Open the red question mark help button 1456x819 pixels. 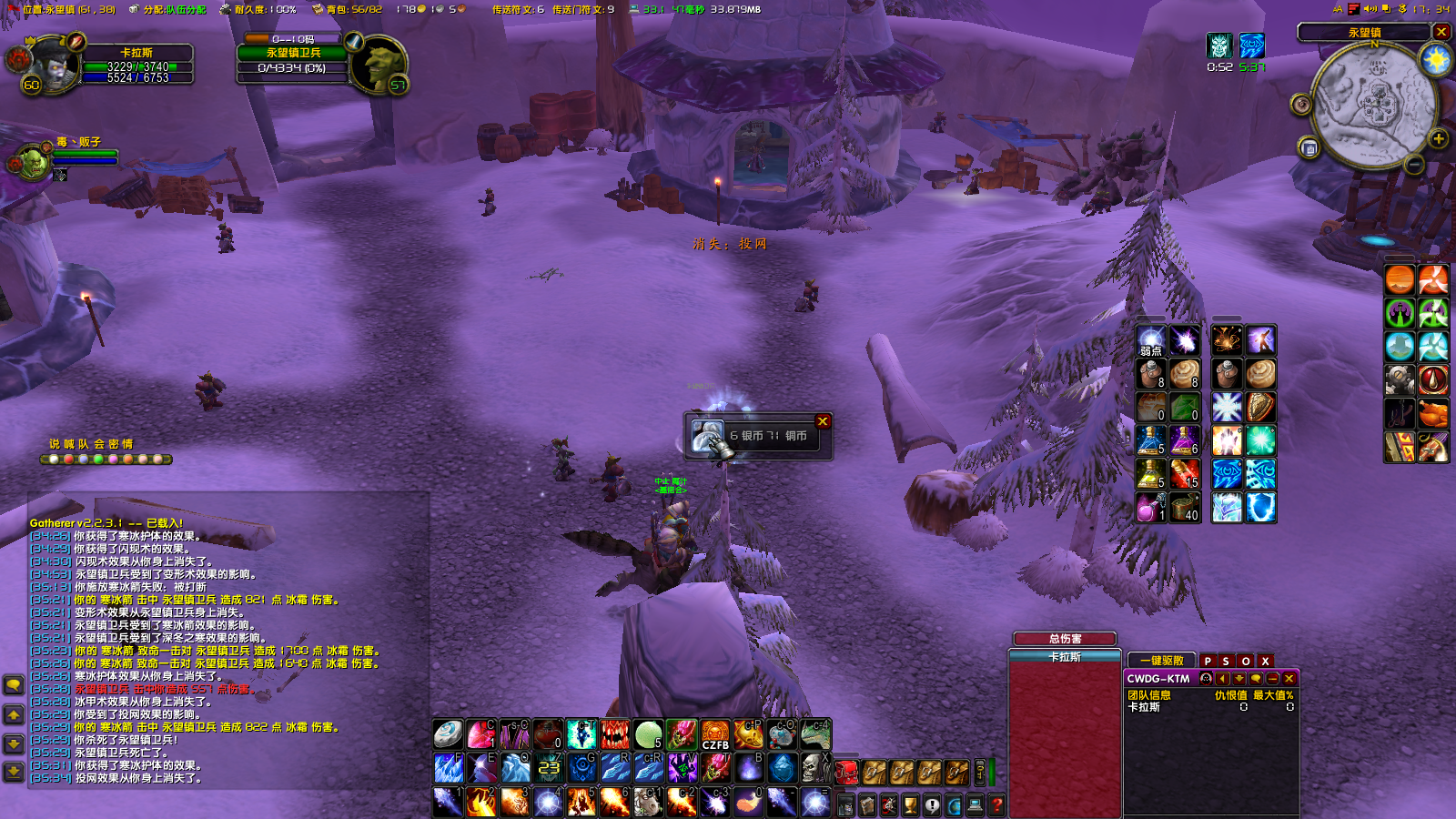pyautogui.click(x=996, y=804)
